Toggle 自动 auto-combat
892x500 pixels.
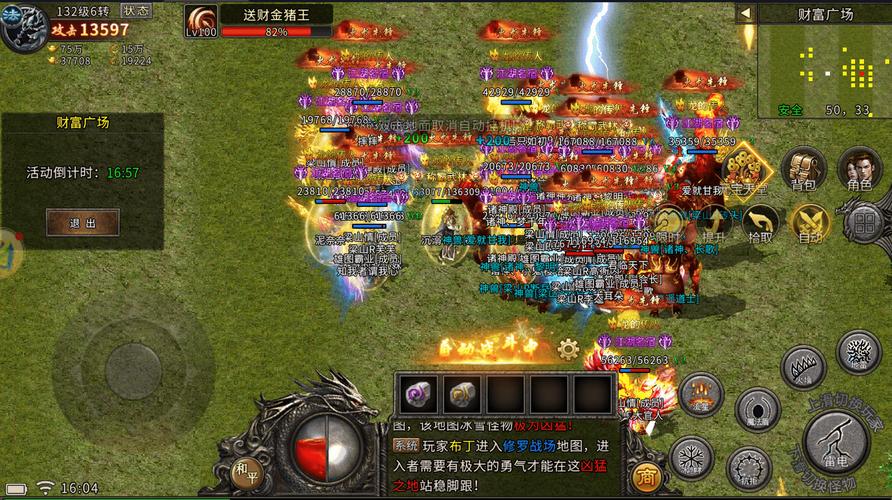(x=810, y=222)
